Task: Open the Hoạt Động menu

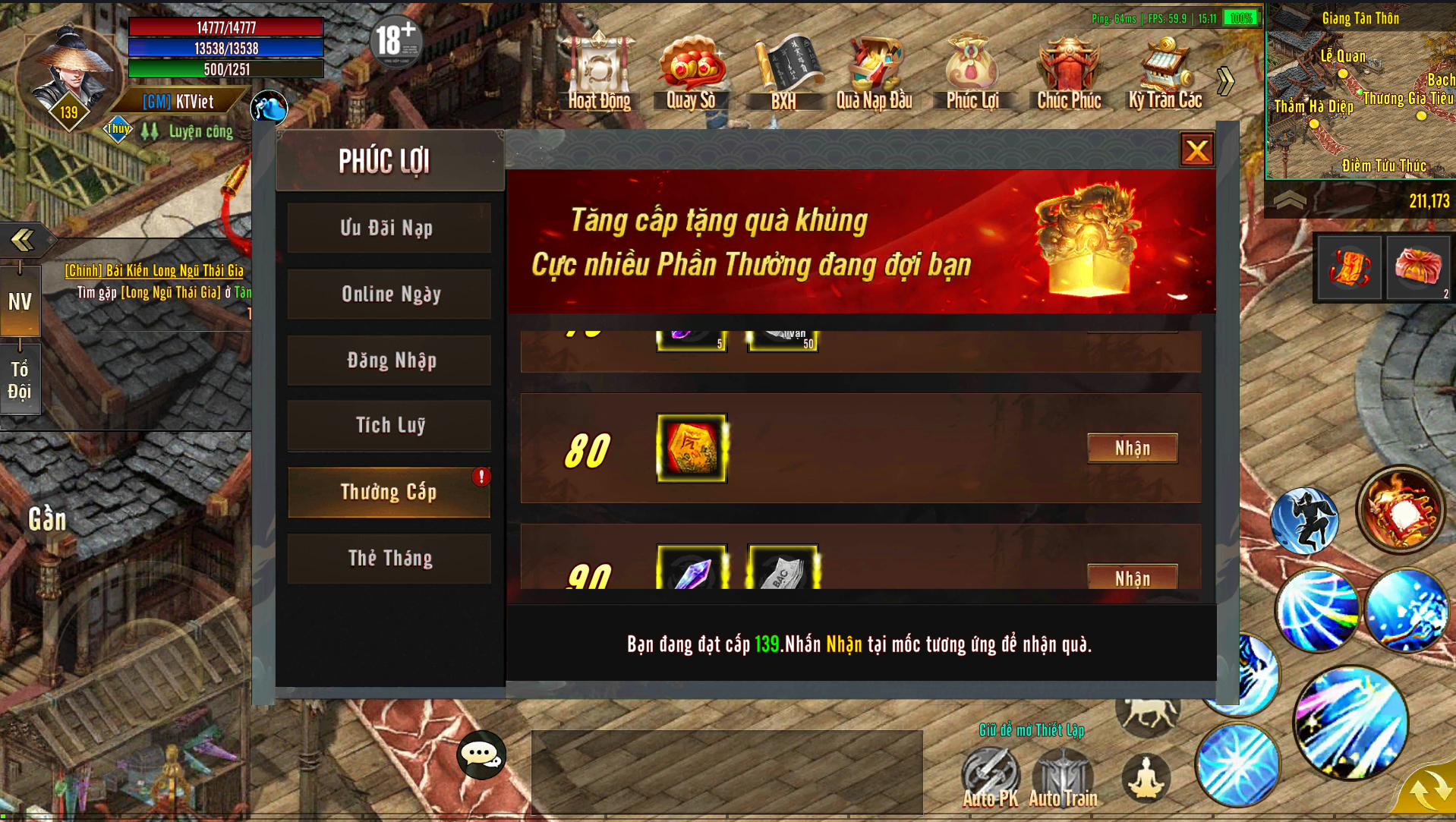Action: [599, 74]
